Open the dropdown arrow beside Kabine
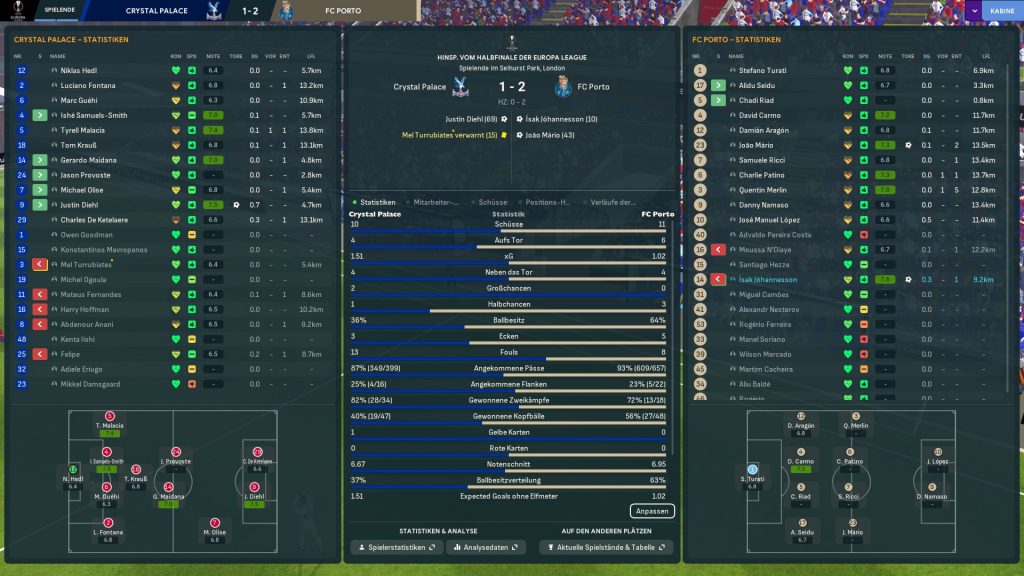Image resolution: width=1024 pixels, height=576 pixels. (x=974, y=11)
